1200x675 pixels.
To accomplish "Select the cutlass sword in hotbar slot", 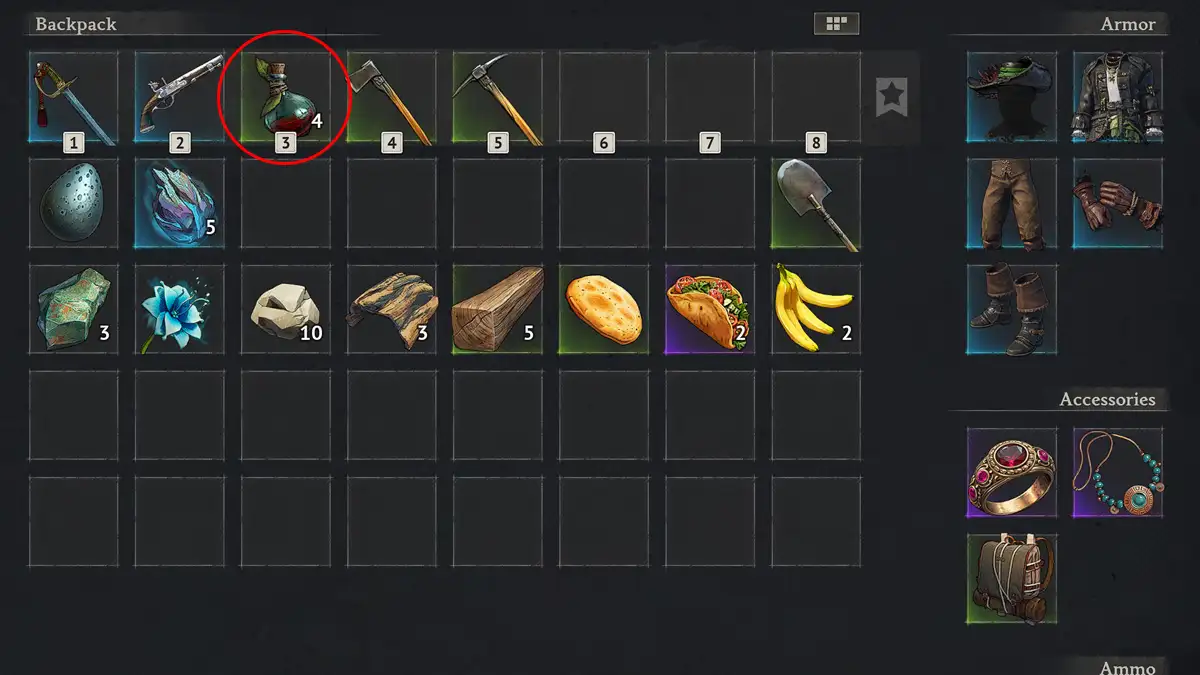I will point(73,97).
